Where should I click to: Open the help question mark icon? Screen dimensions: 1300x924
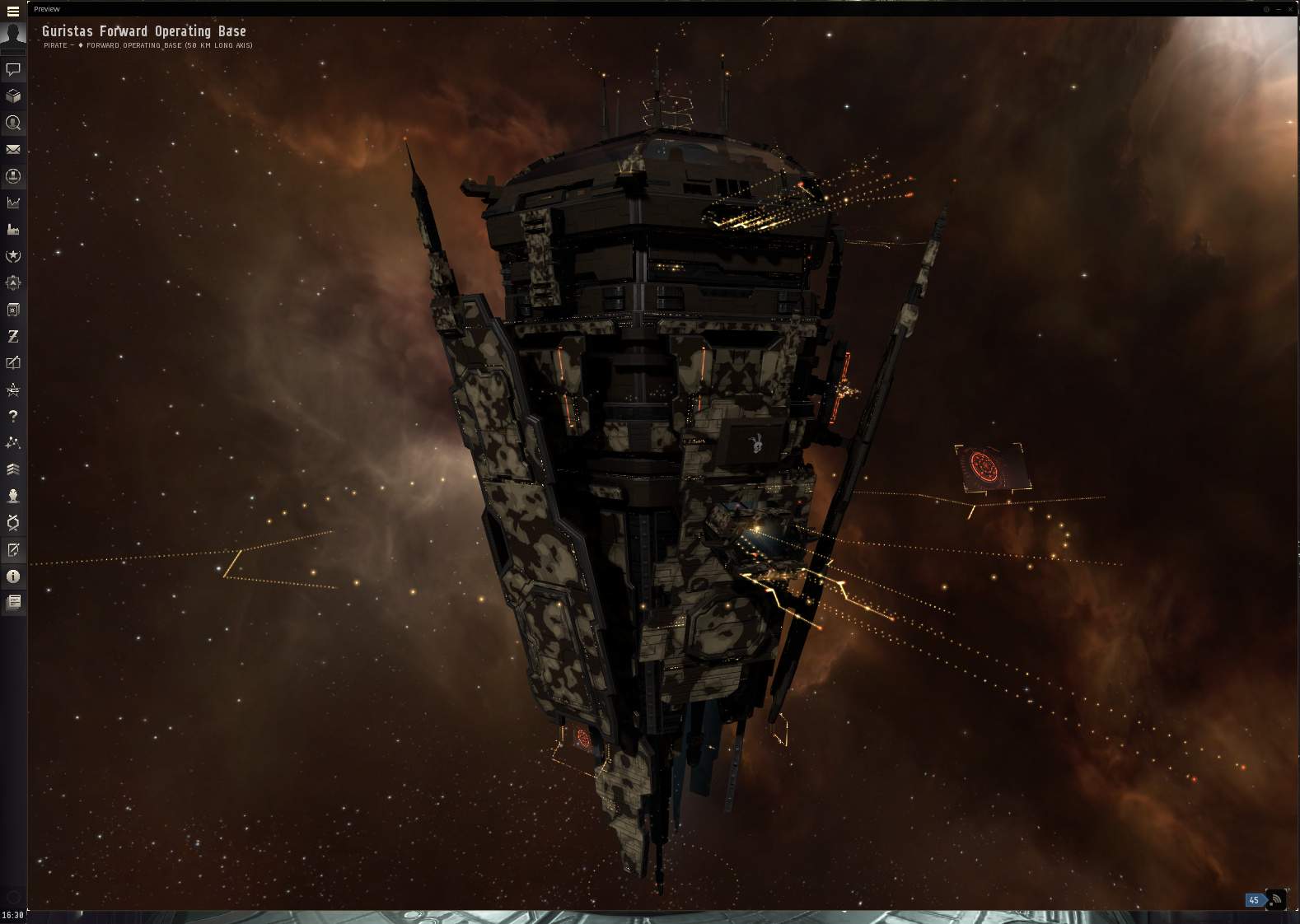(13, 416)
